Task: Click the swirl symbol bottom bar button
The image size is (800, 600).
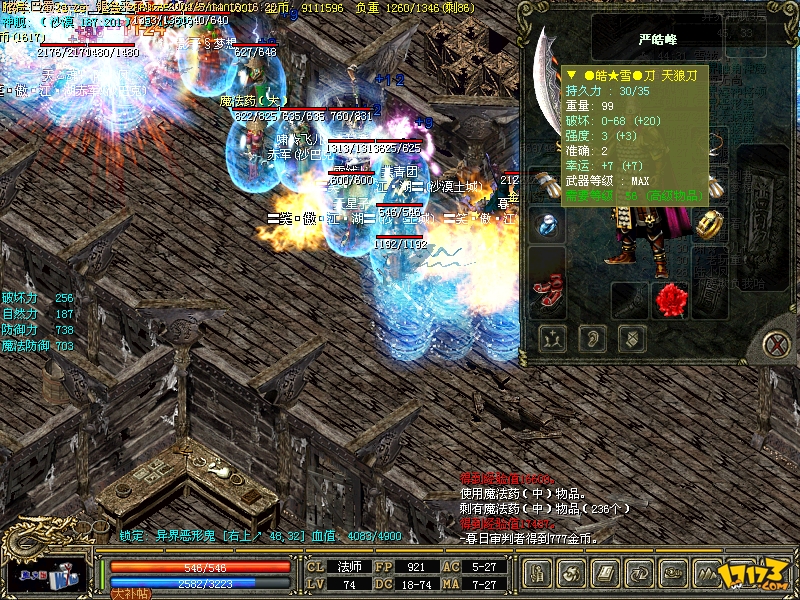Action: coord(573,573)
